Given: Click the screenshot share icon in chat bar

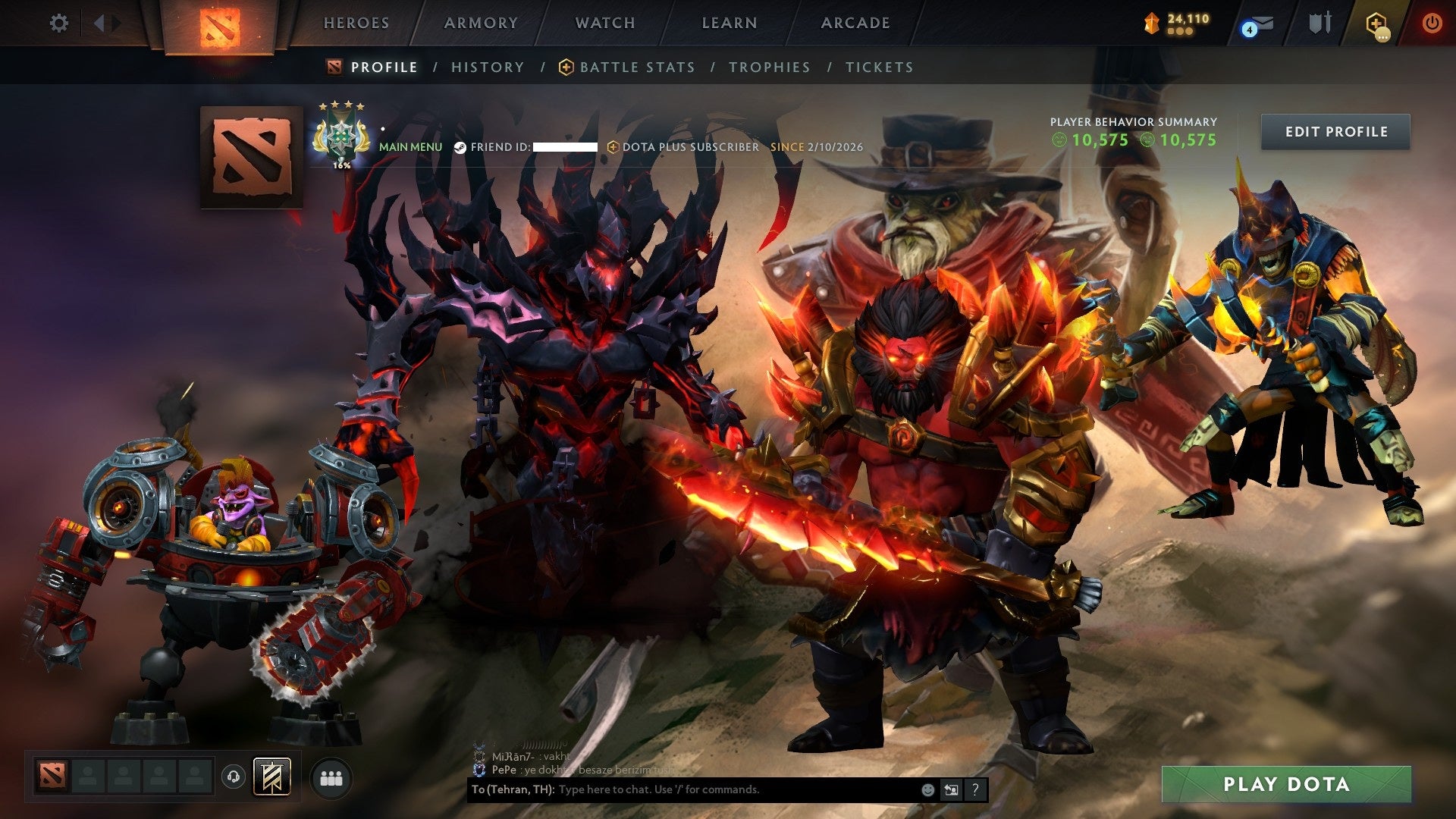Looking at the screenshot, I should (950, 789).
